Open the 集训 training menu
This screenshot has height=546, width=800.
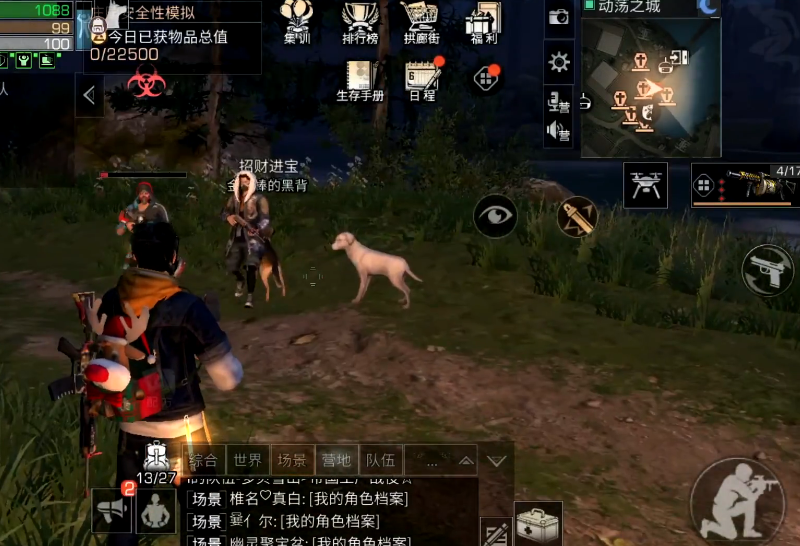click(296, 22)
